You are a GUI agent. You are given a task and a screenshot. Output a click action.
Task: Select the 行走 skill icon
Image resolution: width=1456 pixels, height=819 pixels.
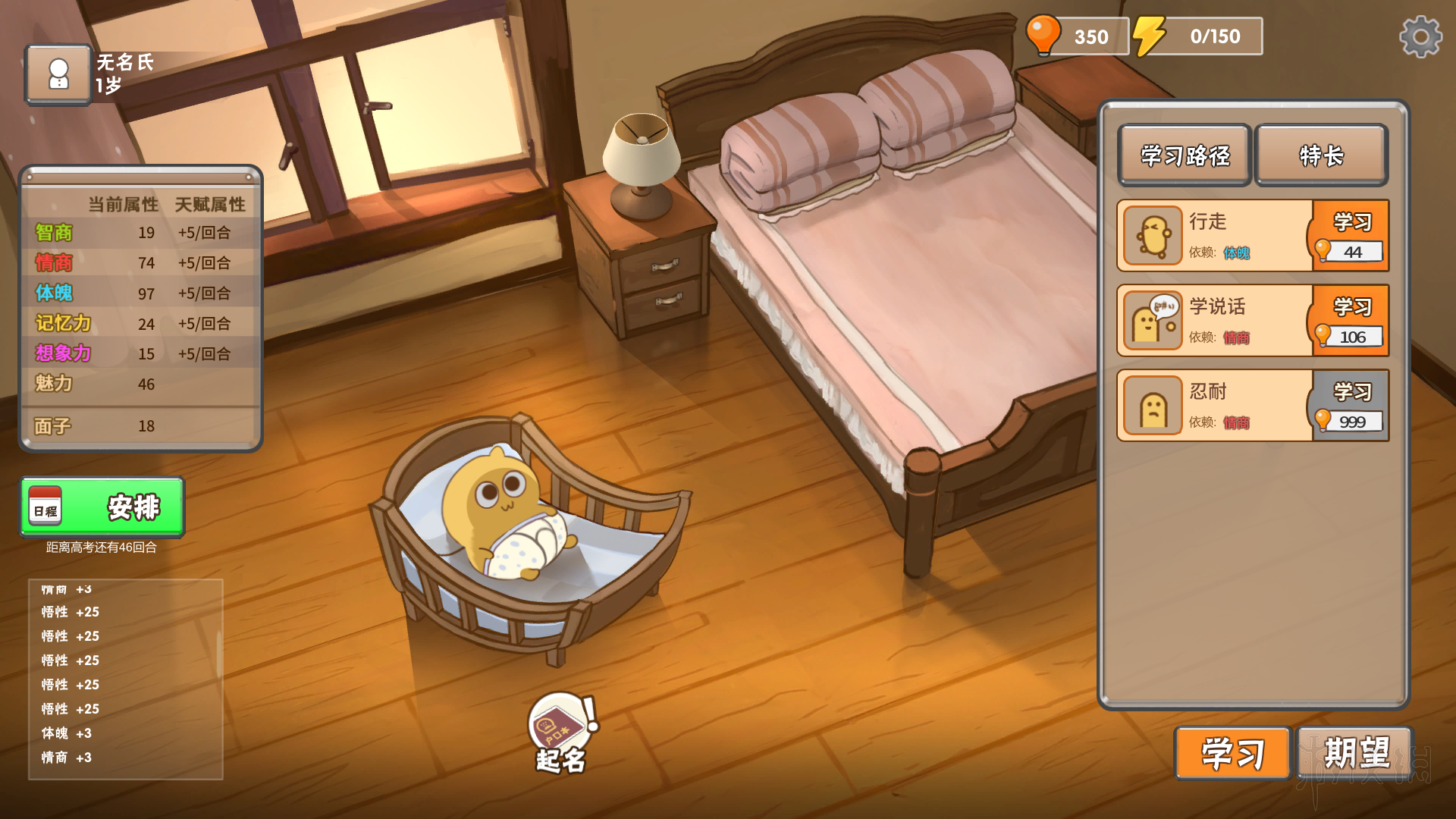(x=1153, y=236)
